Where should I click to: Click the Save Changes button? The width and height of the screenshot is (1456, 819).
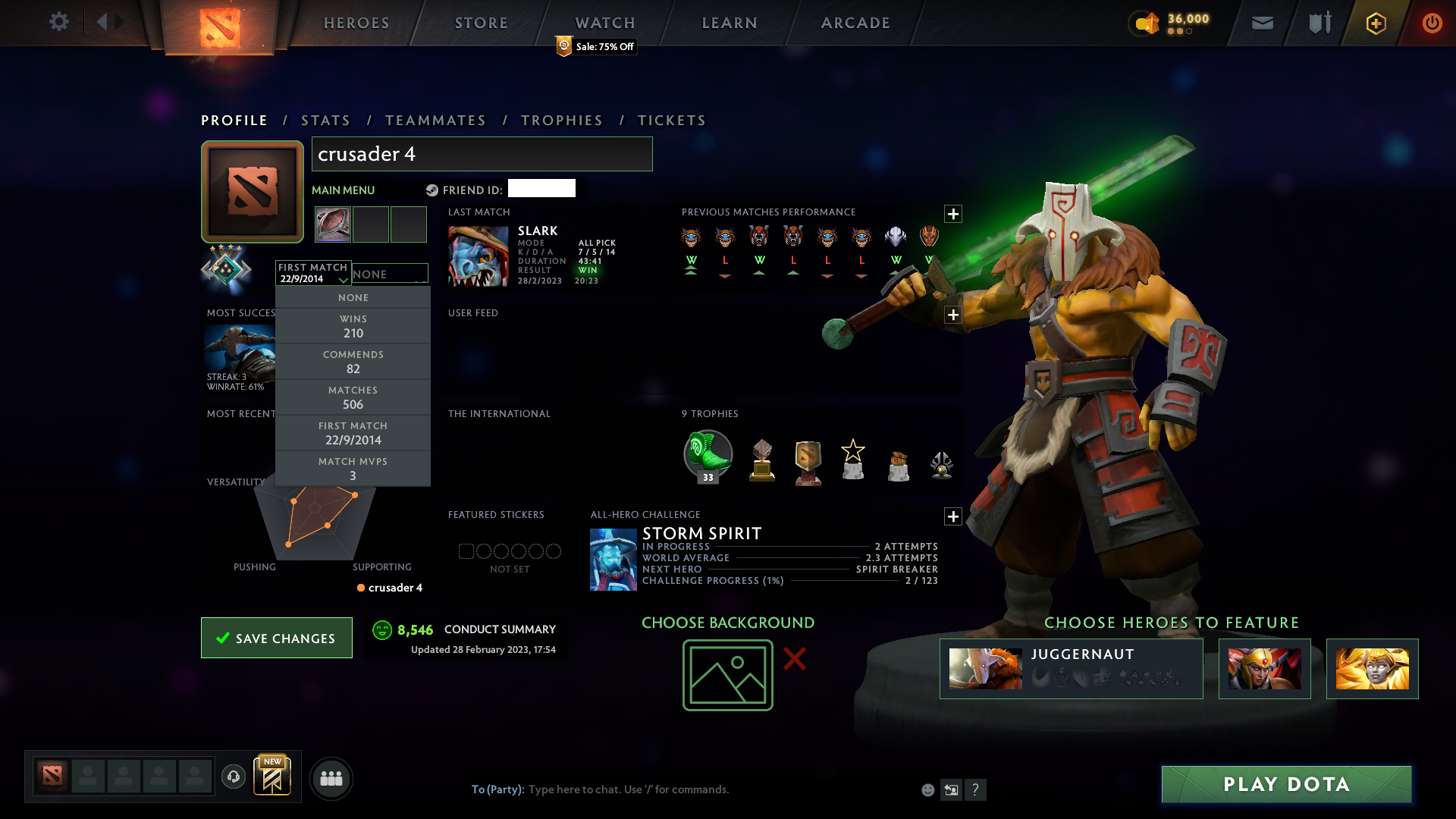(276, 638)
